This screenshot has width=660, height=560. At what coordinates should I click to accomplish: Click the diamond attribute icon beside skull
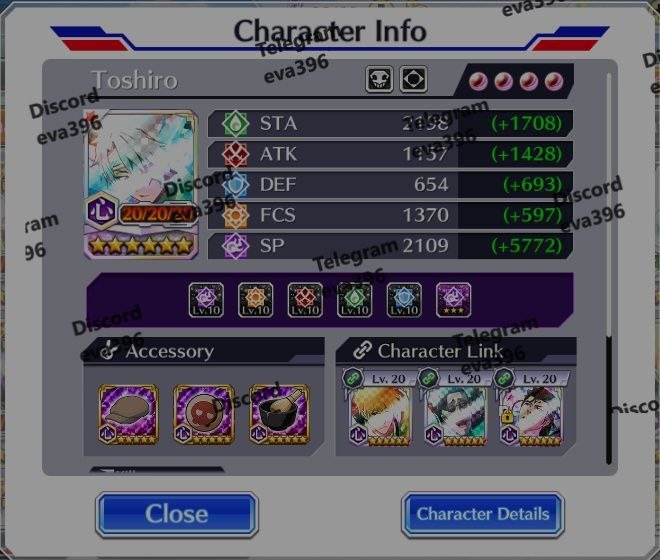click(x=414, y=80)
